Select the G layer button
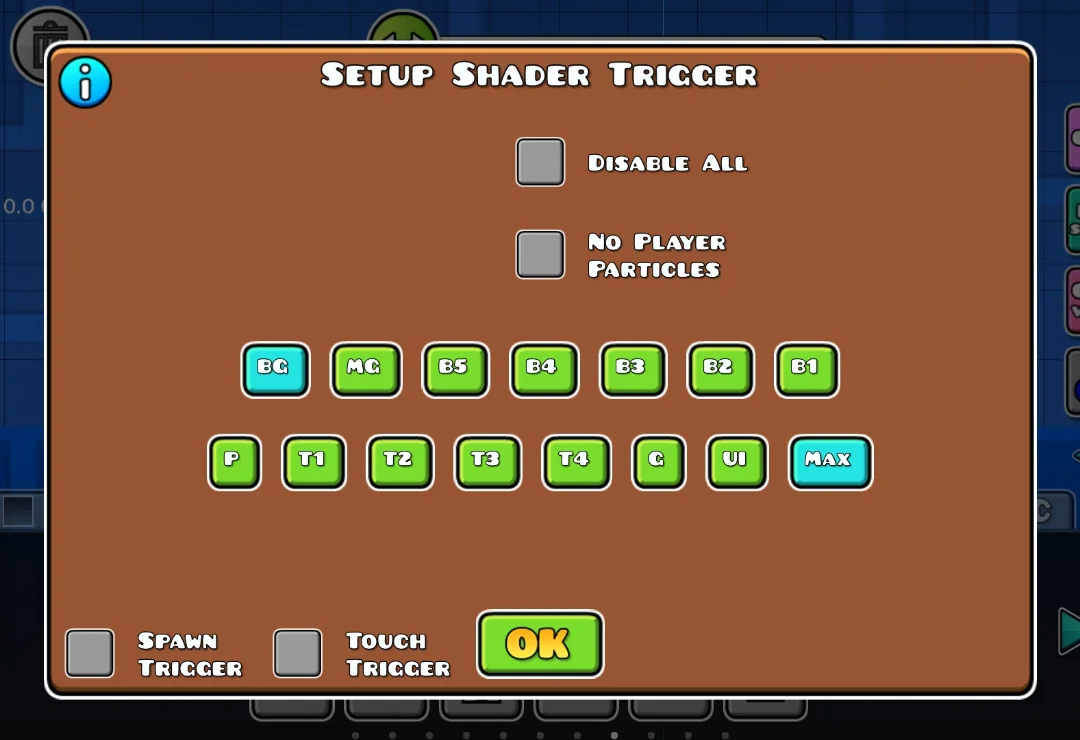The width and height of the screenshot is (1080, 740). tap(659, 462)
